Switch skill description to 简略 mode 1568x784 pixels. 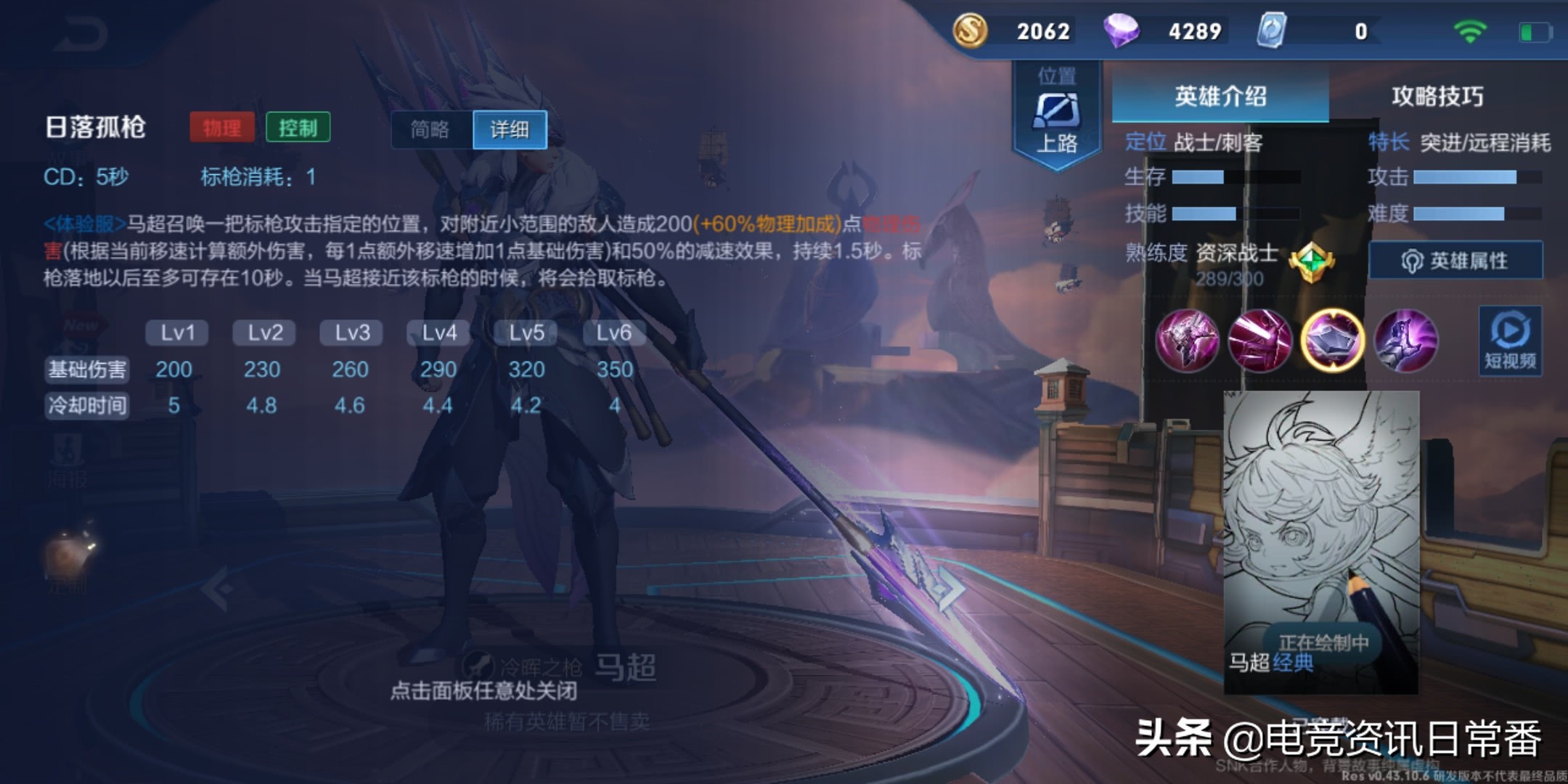coord(428,129)
